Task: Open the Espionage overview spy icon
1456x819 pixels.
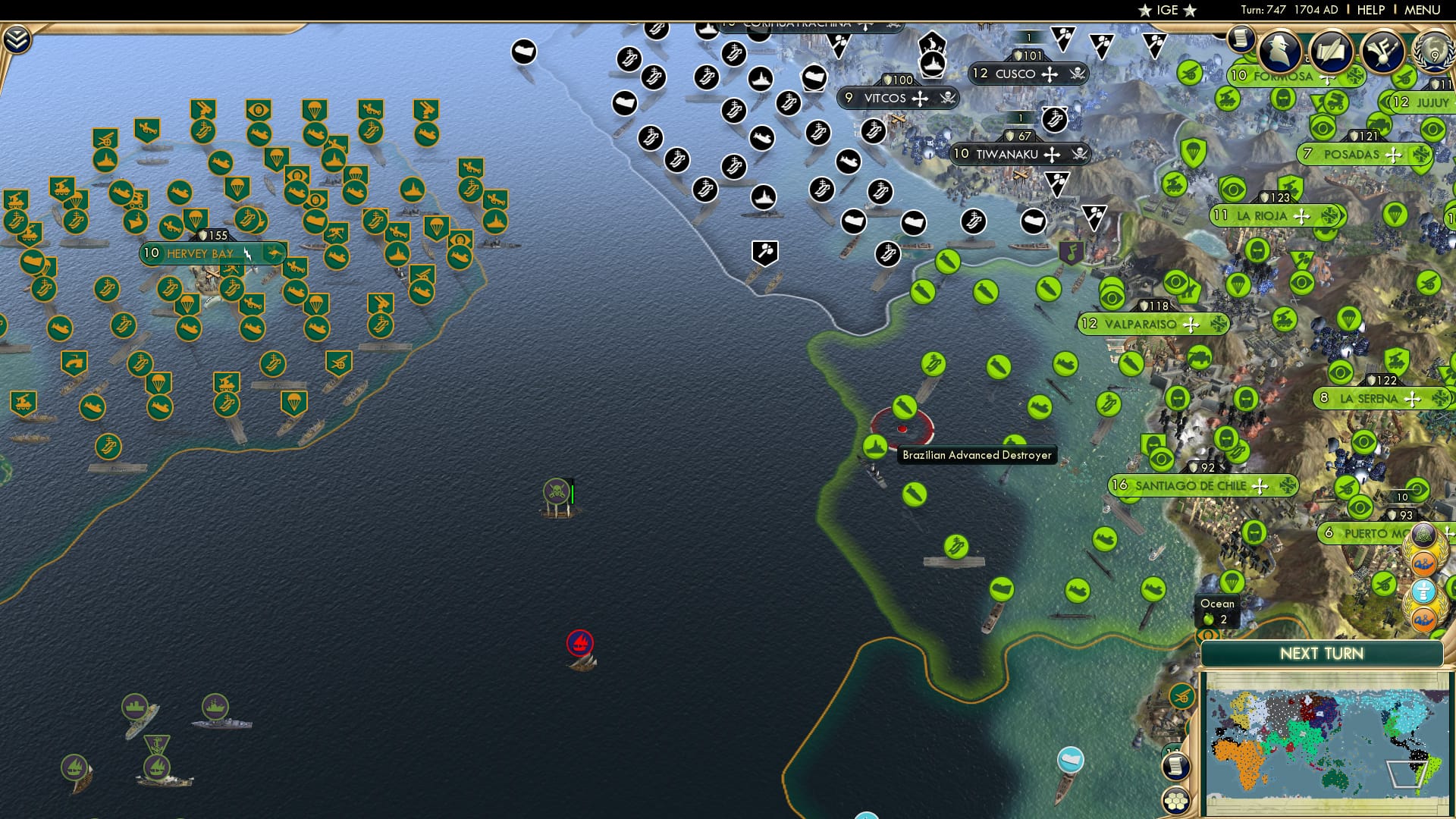Action: click(1280, 50)
